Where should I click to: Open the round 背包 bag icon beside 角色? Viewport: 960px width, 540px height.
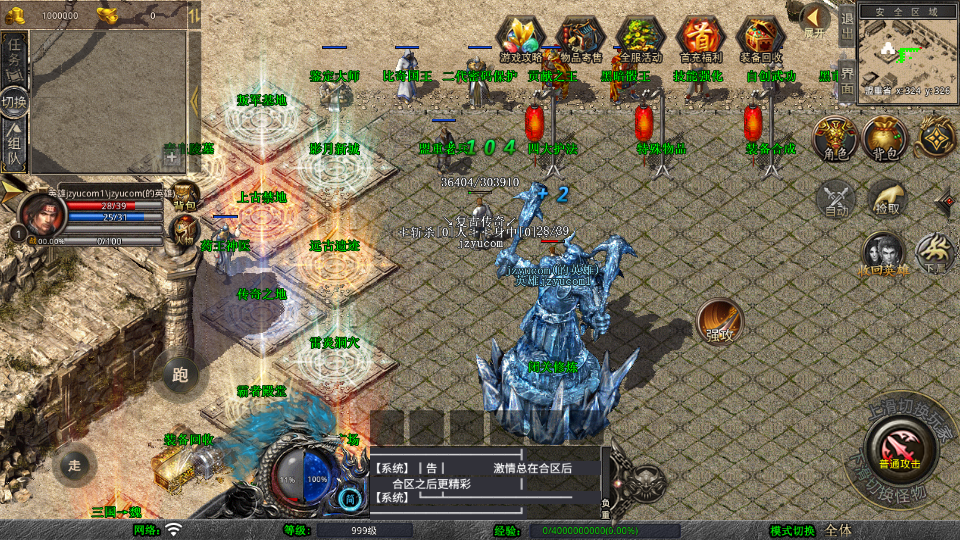tap(884, 138)
